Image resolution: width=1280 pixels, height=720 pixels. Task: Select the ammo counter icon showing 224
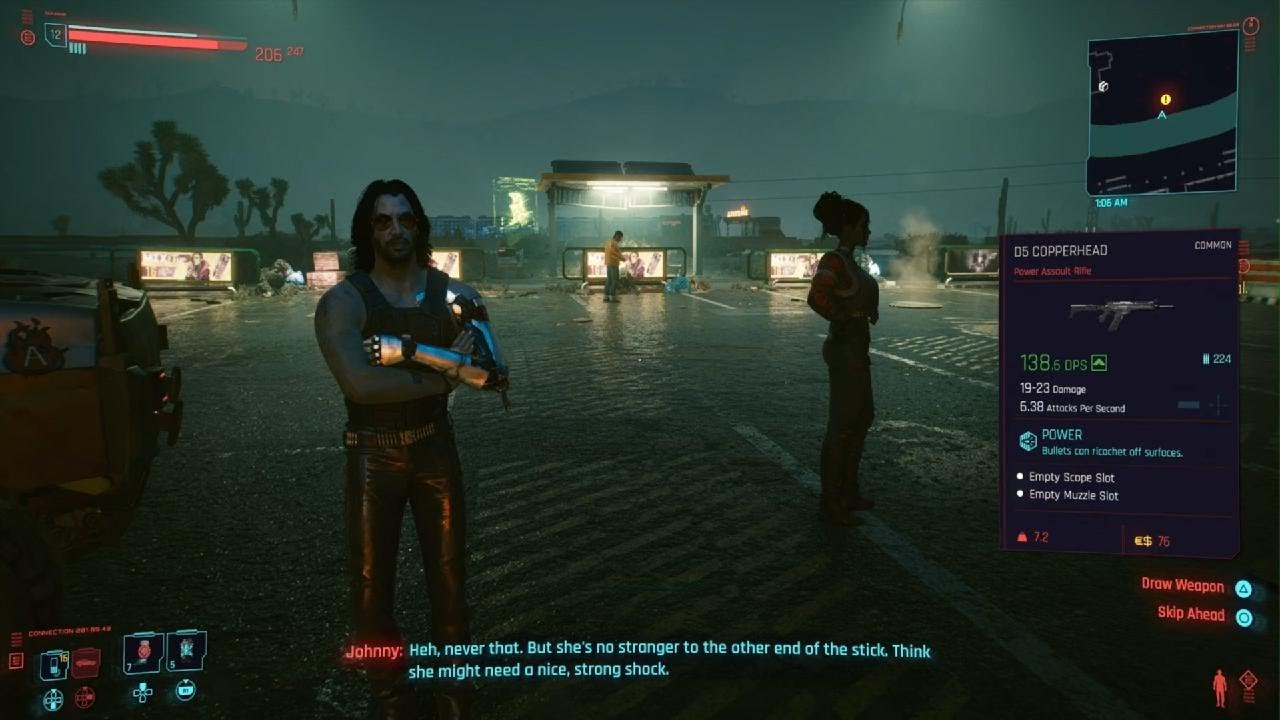coord(1206,359)
